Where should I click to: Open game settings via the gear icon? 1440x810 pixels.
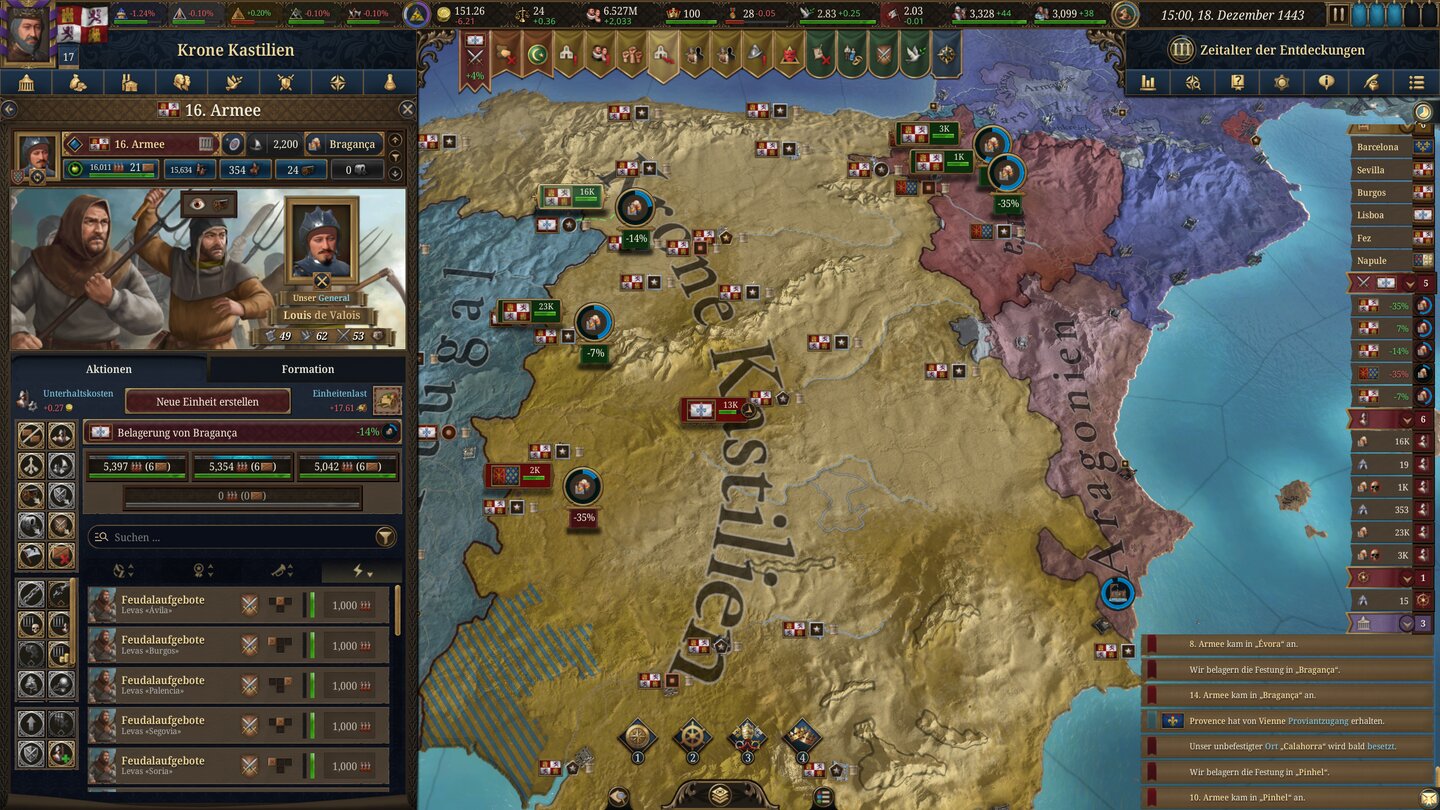(x=1282, y=82)
